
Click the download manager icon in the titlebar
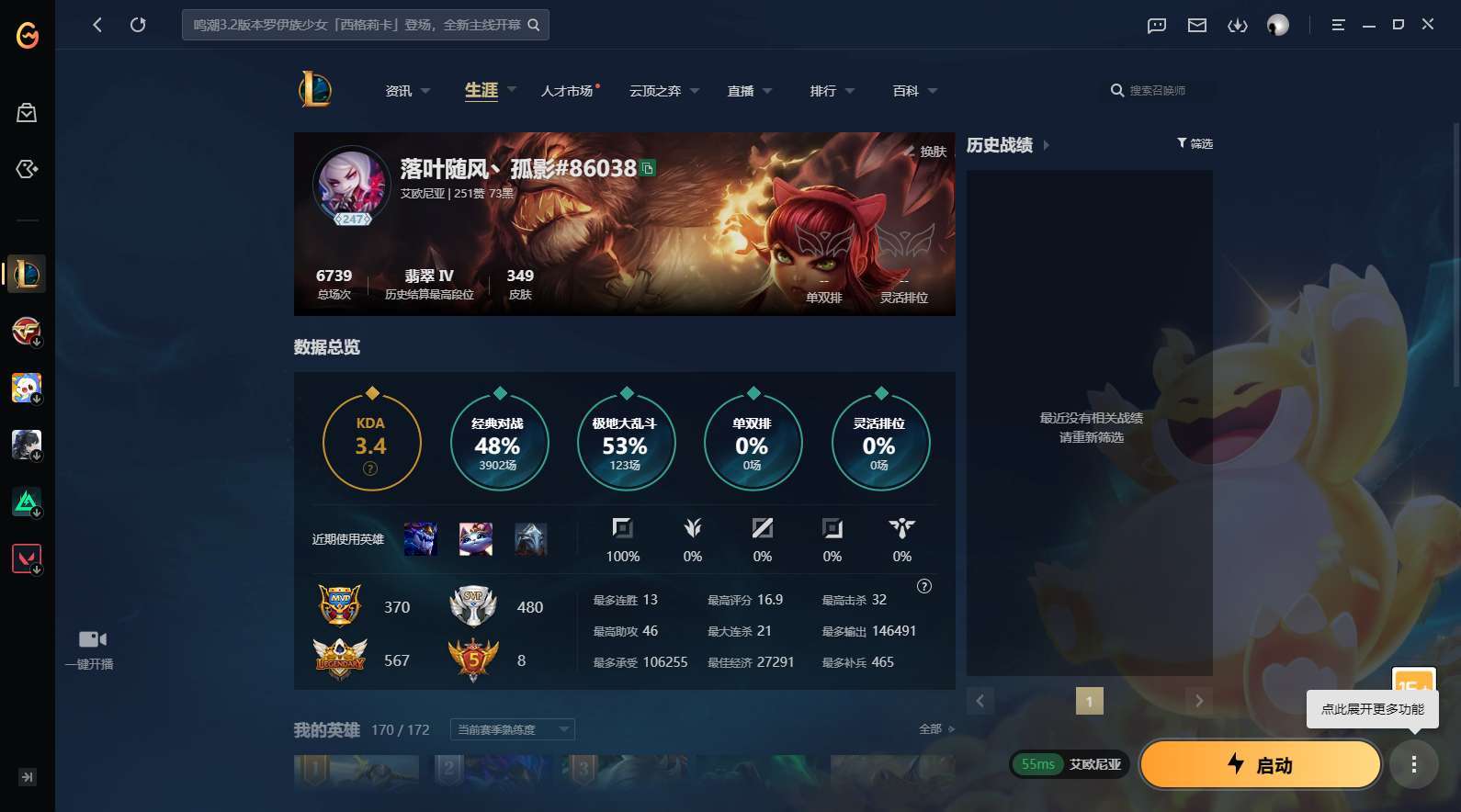[x=1237, y=25]
